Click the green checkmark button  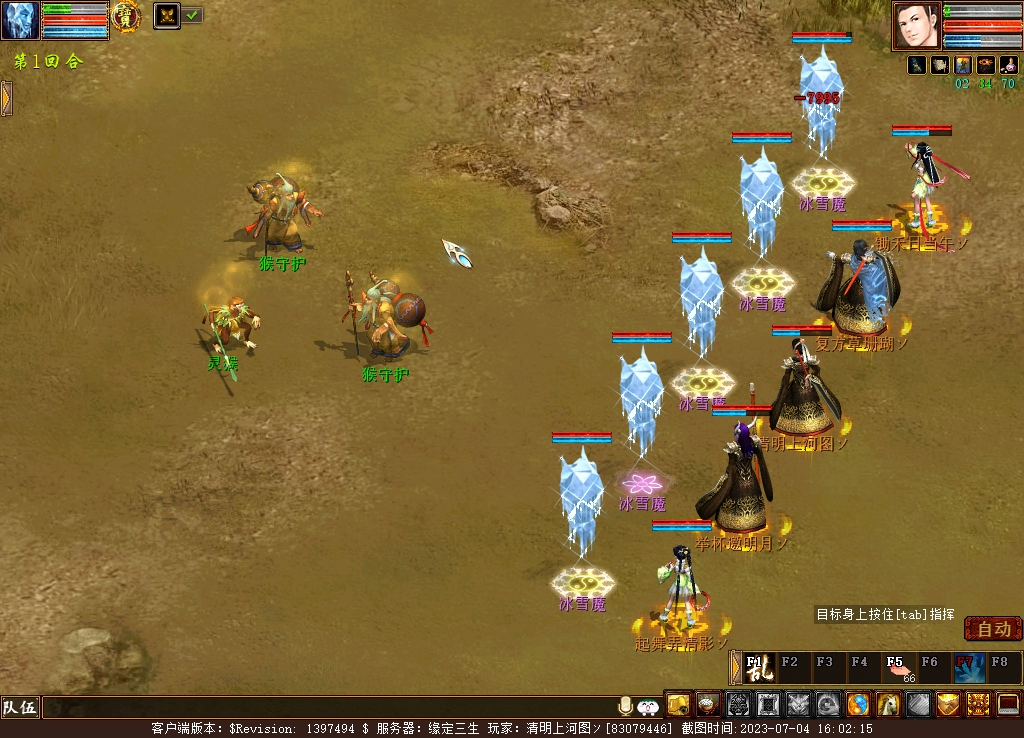click(192, 15)
